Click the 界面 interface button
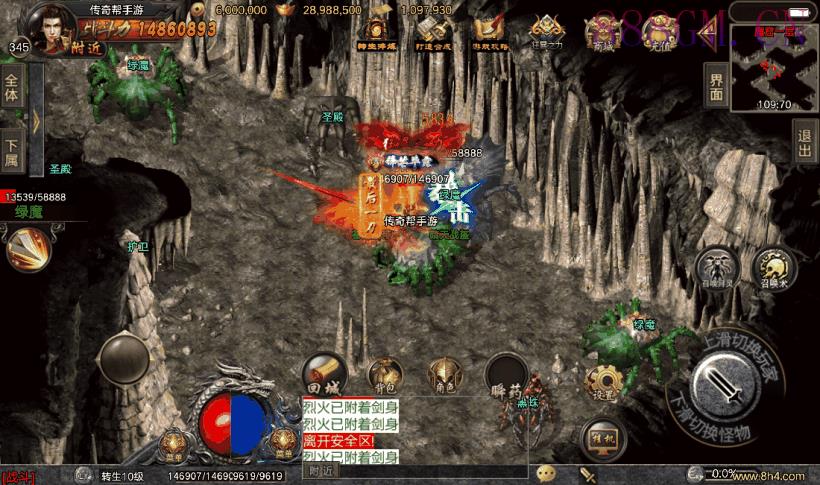The height and width of the screenshot is (485, 820). 716,85
